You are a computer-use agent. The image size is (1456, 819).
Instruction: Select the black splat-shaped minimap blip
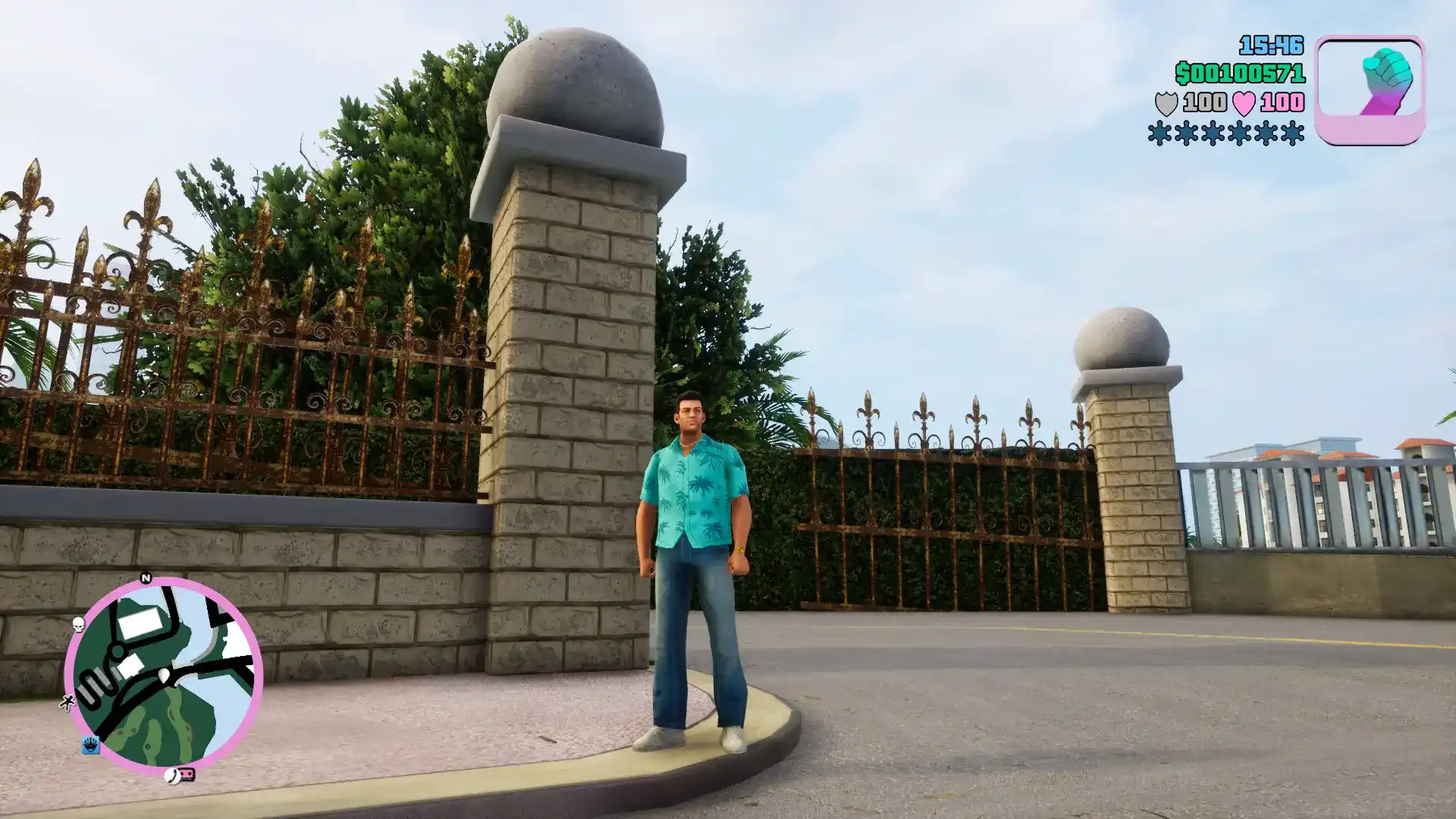(x=67, y=703)
